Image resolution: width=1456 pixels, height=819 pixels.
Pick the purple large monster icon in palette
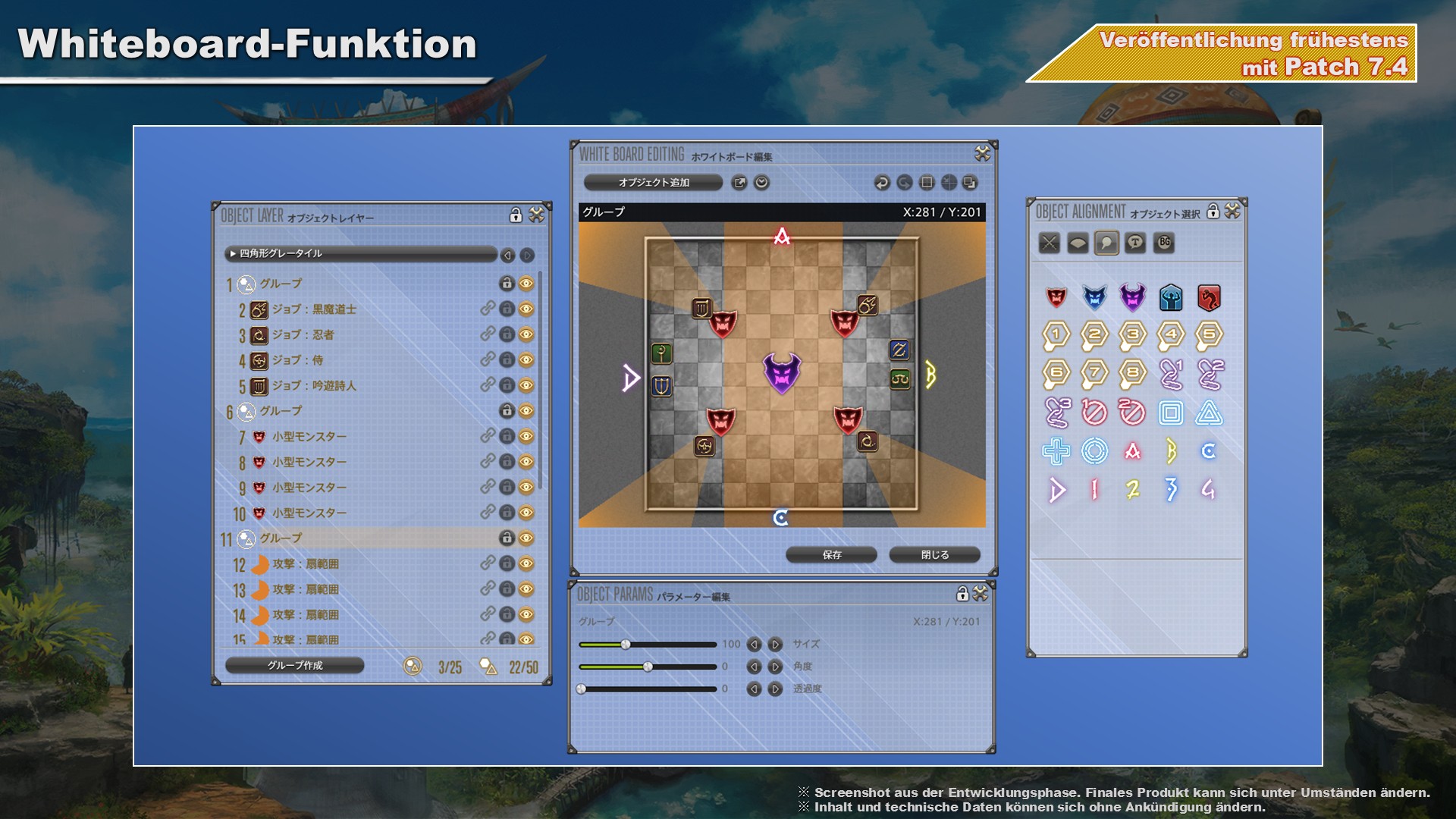pos(1132,298)
